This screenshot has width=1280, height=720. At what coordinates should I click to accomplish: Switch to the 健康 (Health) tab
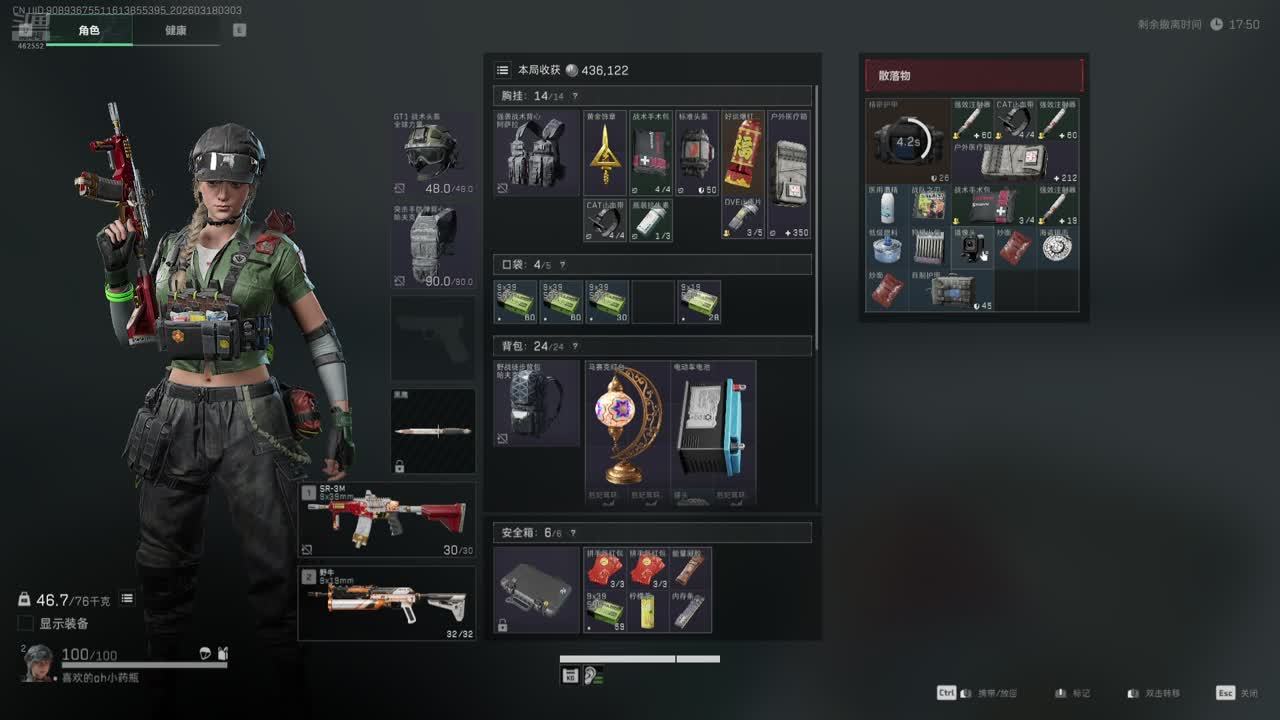(x=175, y=30)
